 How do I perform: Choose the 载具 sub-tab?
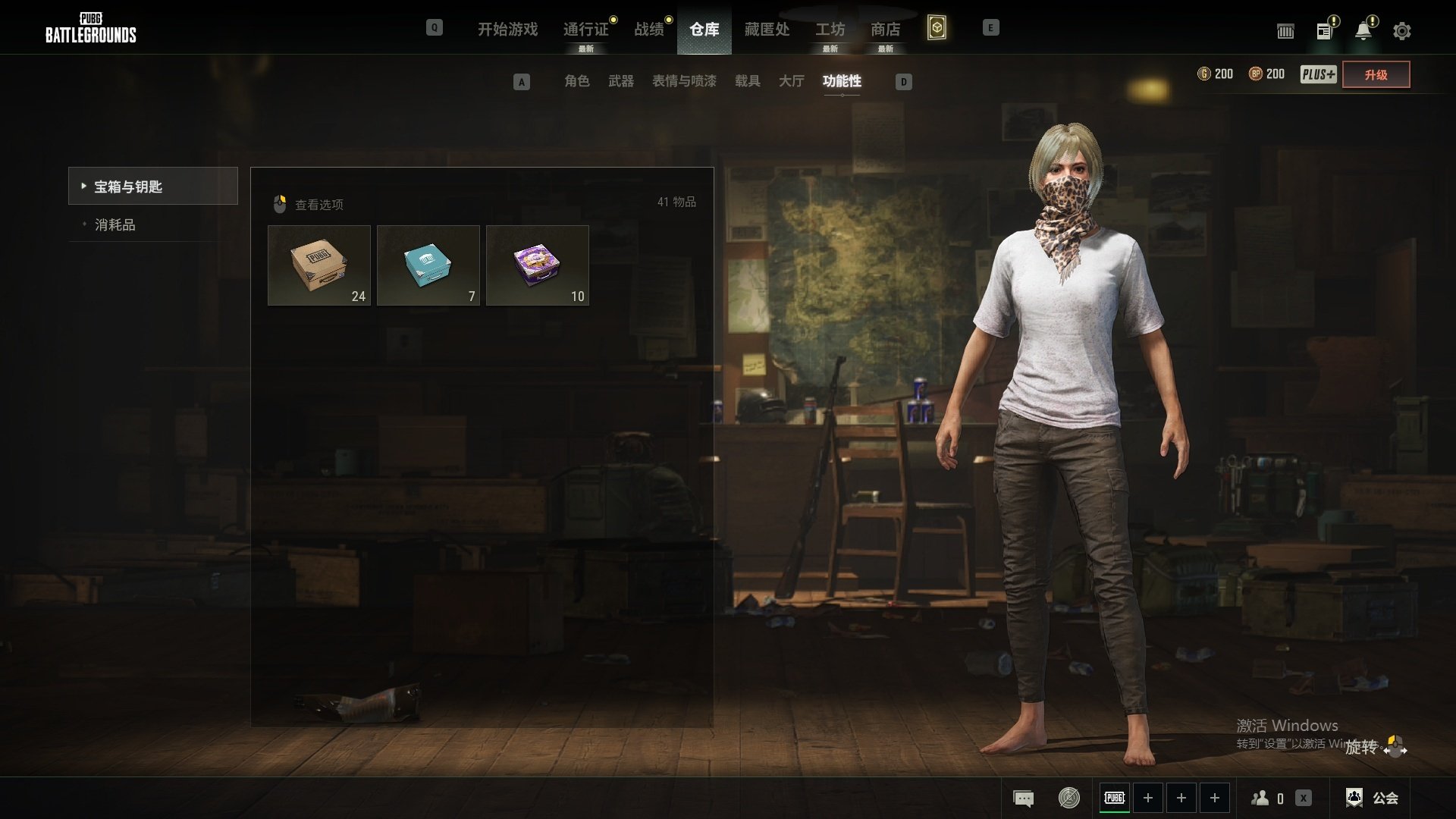[x=747, y=81]
